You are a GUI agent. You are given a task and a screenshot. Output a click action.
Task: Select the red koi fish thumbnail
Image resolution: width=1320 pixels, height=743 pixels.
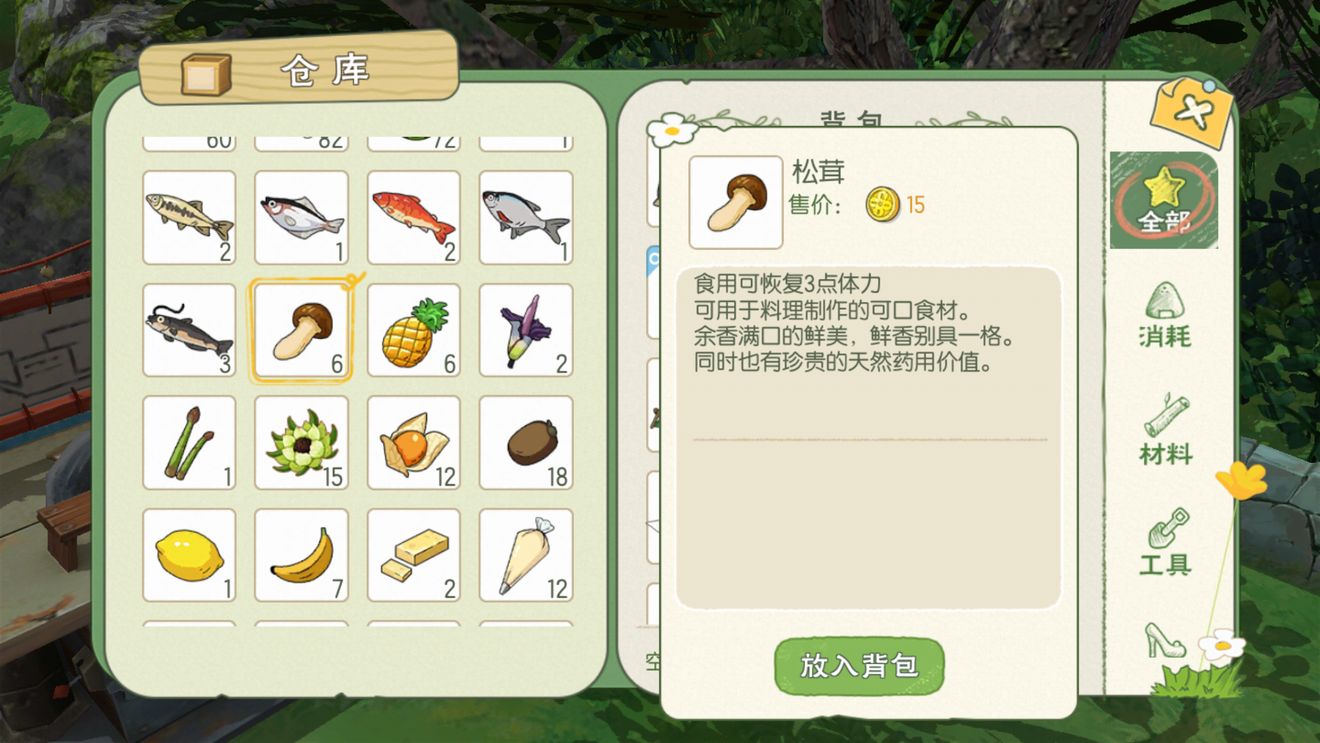coord(413,214)
